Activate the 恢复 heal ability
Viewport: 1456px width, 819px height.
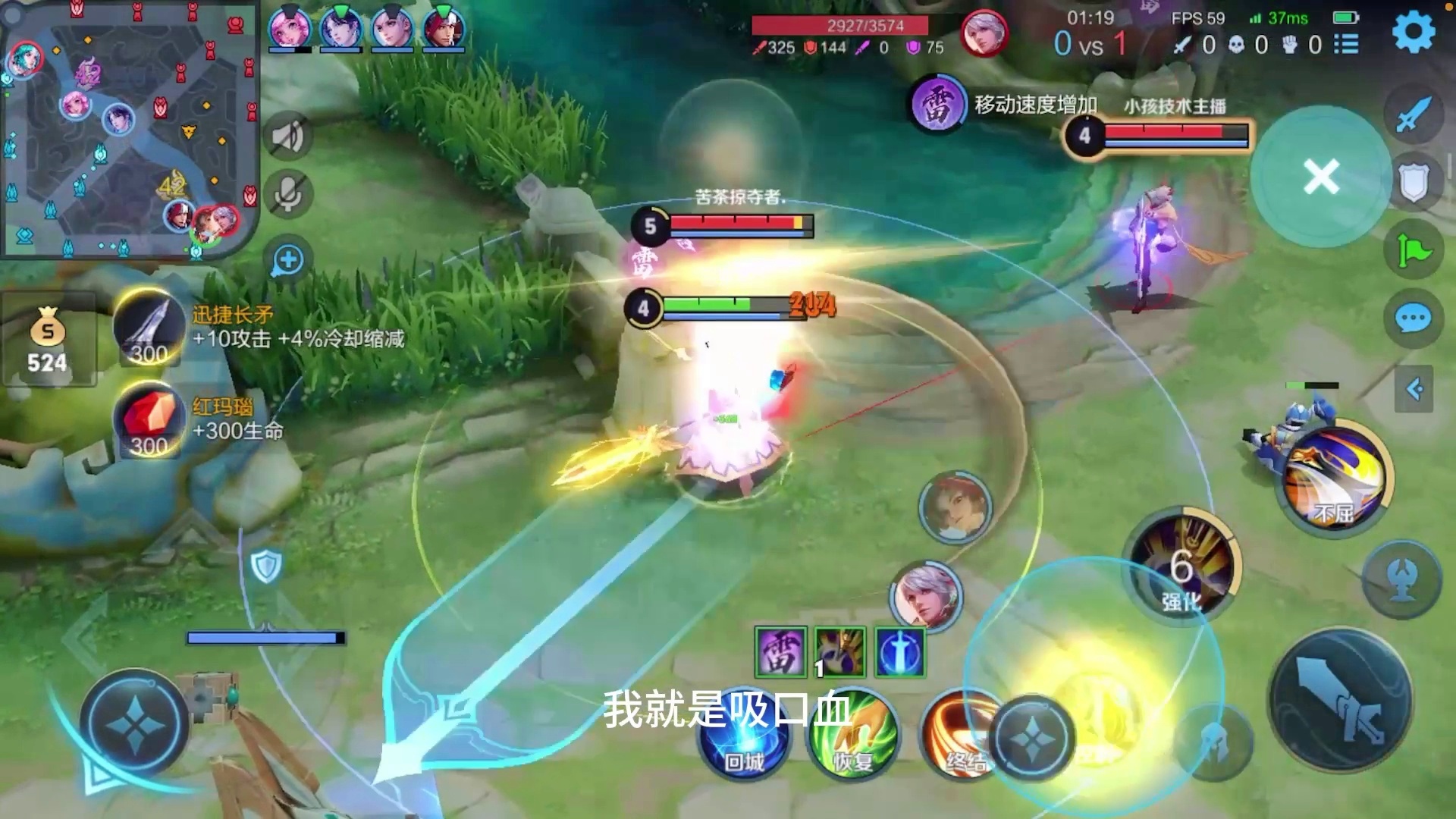853,736
